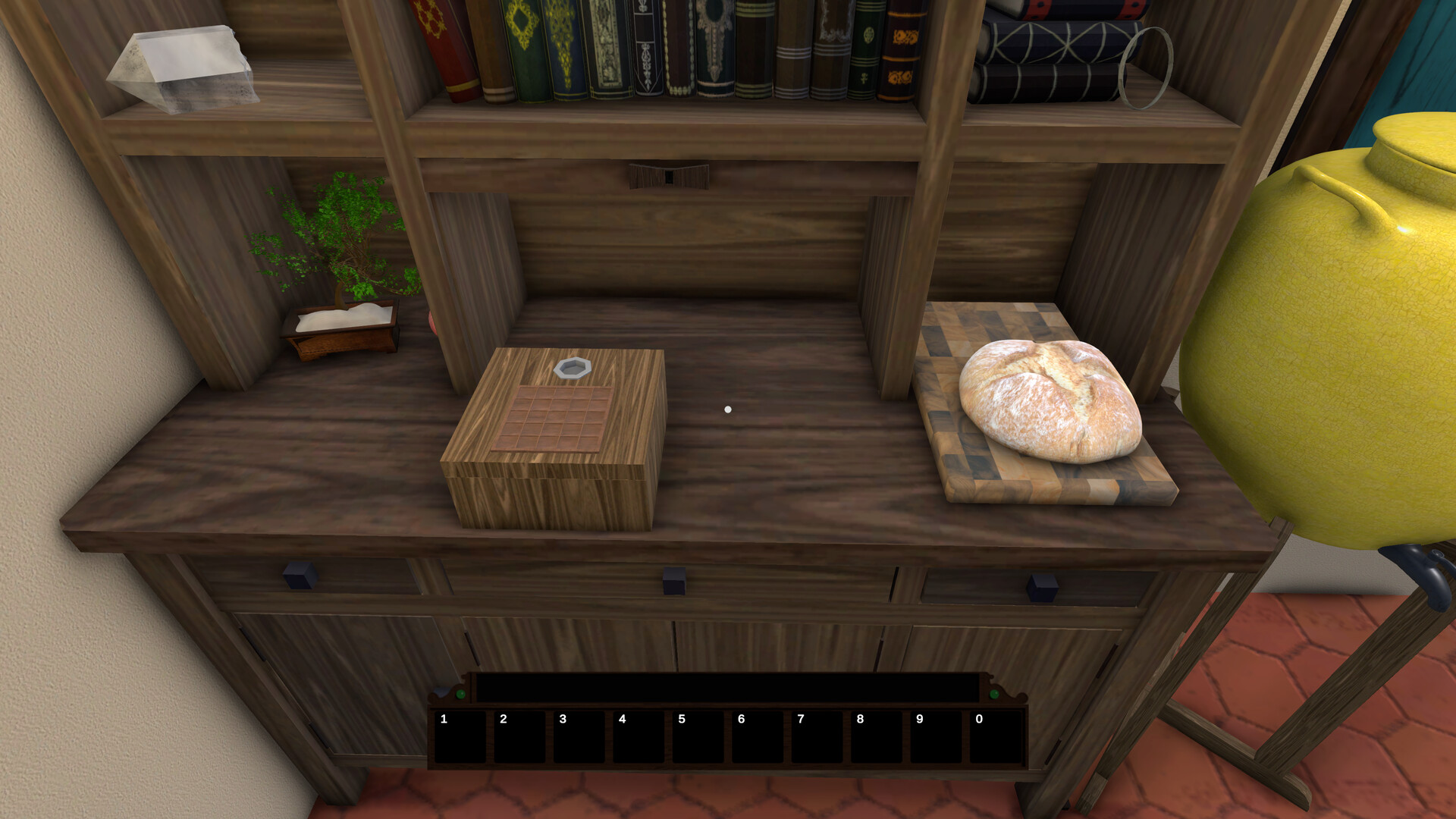The image size is (1456, 819).
Task: Click the green indicator right of the hotbar
Action: (995, 695)
